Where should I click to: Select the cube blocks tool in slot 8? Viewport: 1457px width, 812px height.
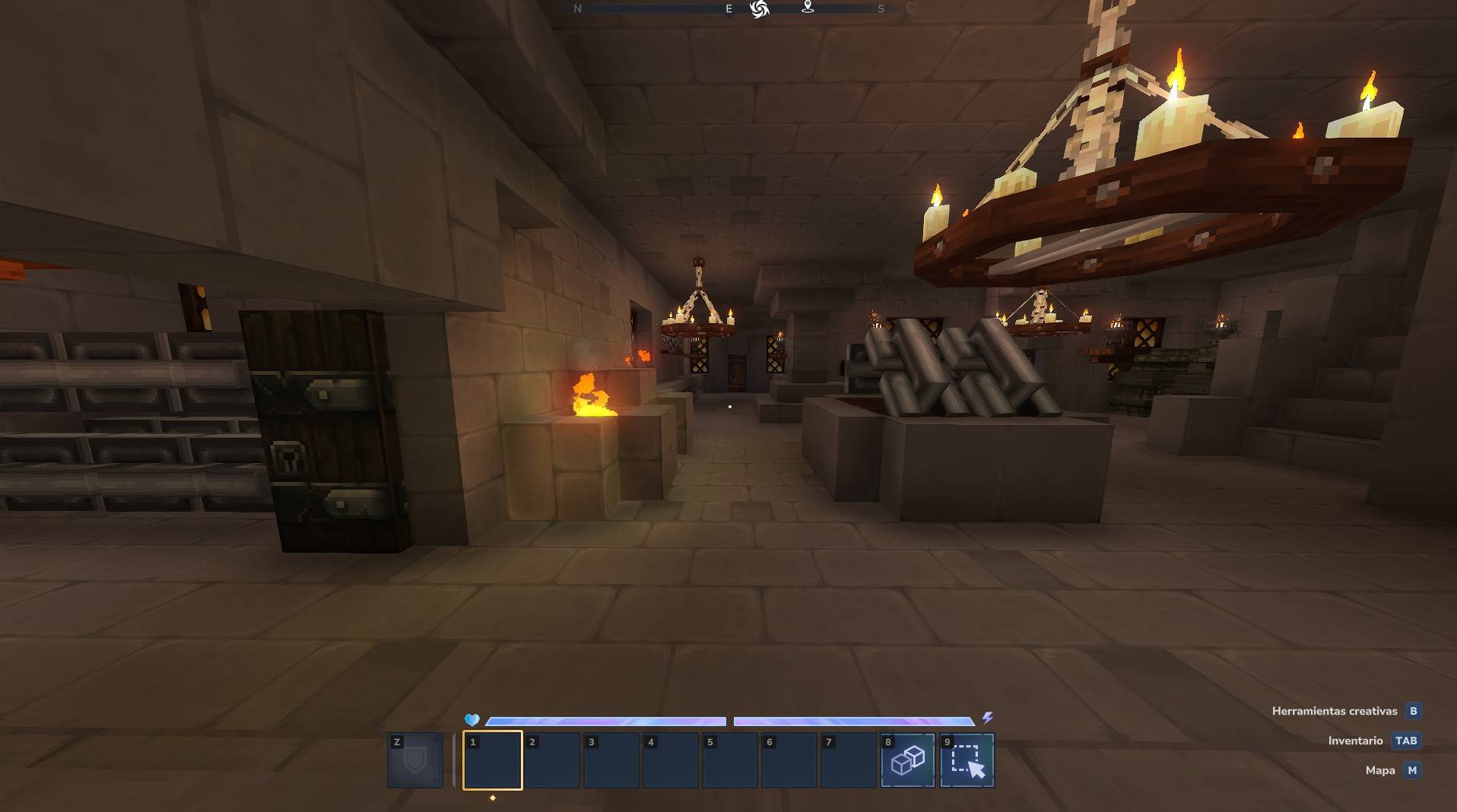pos(907,760)
